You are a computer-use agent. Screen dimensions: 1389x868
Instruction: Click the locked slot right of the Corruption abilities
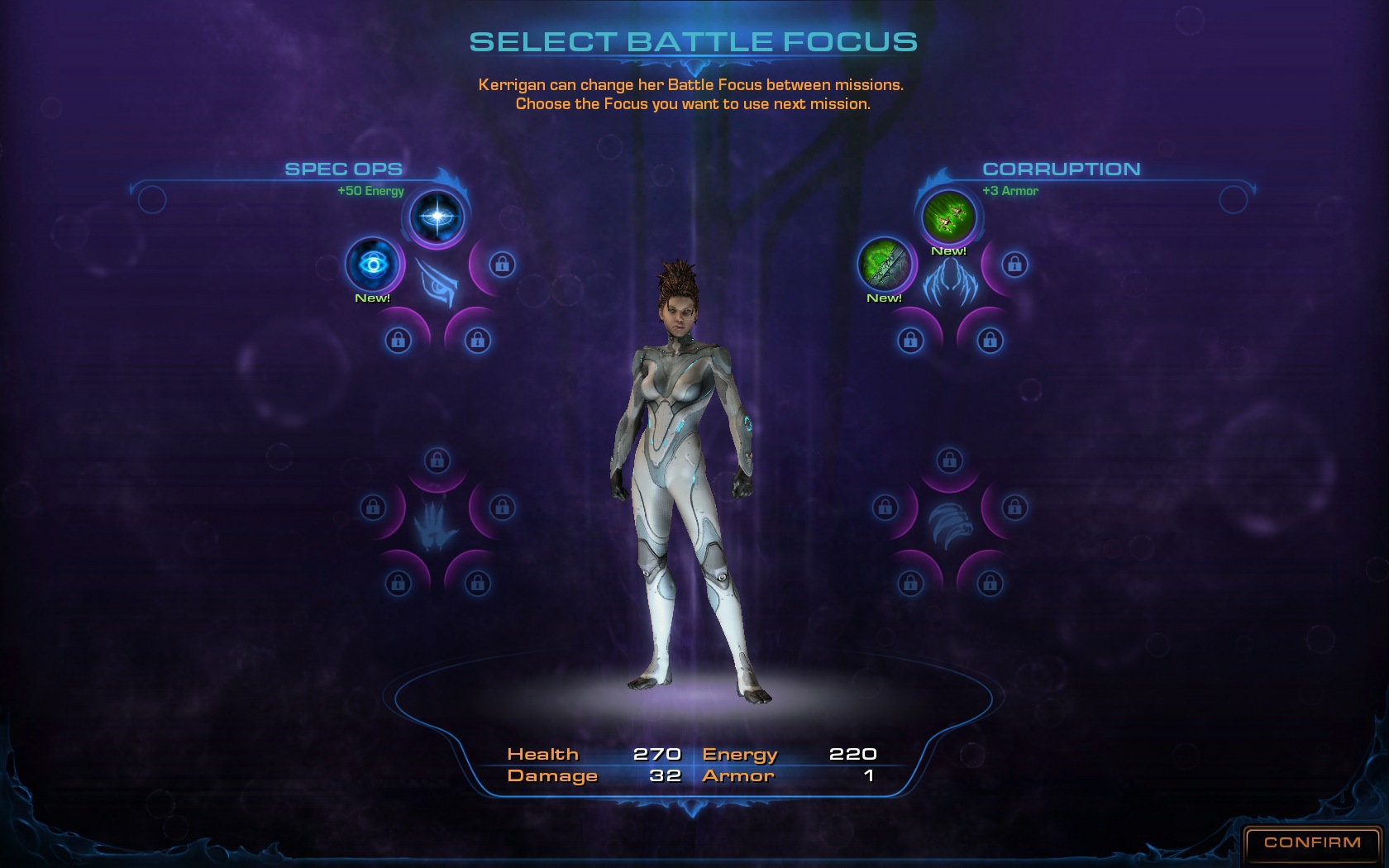[1014, 265]
